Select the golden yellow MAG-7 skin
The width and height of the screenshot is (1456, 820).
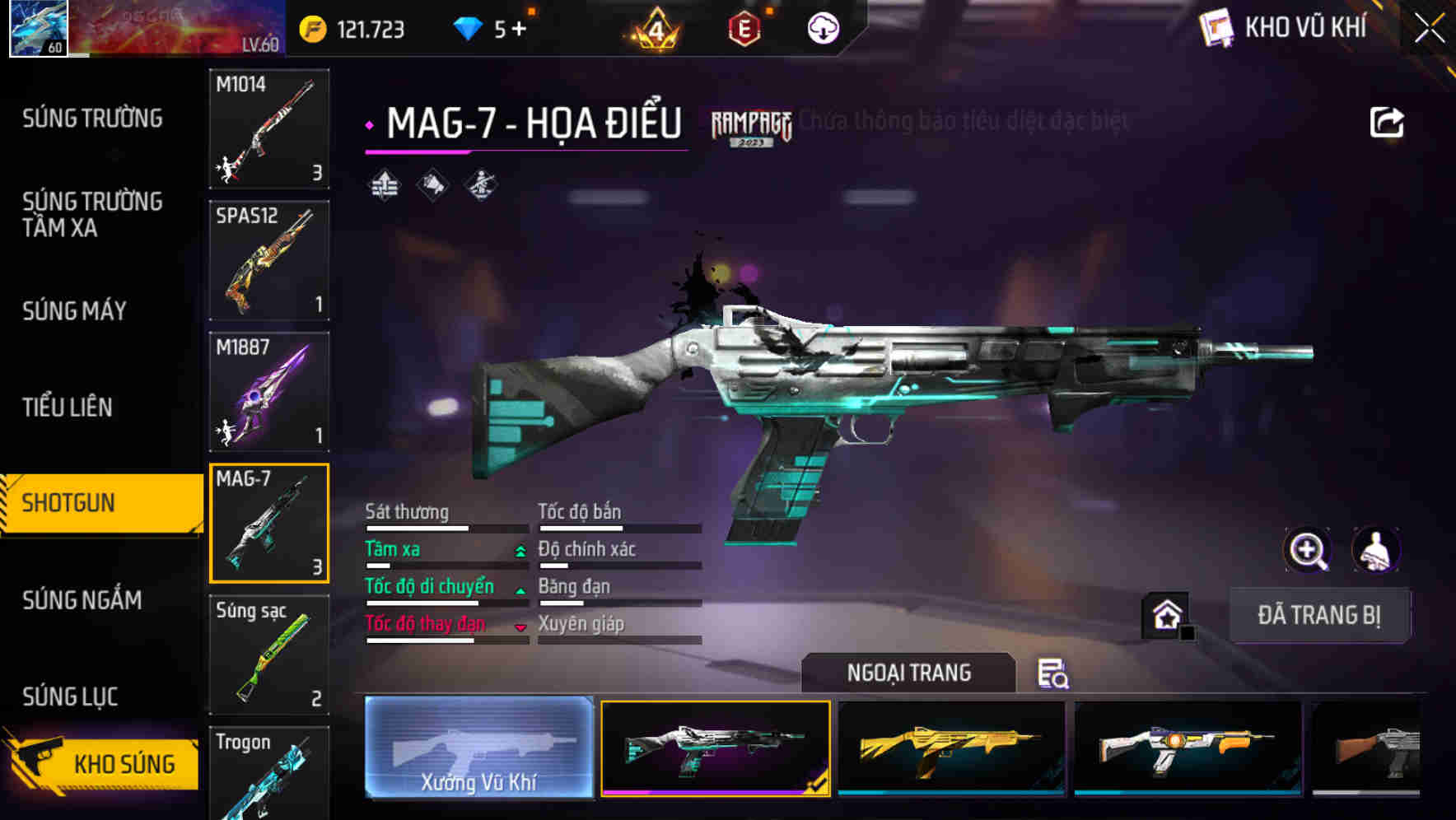pyautogui.click(x=951, y=748)
